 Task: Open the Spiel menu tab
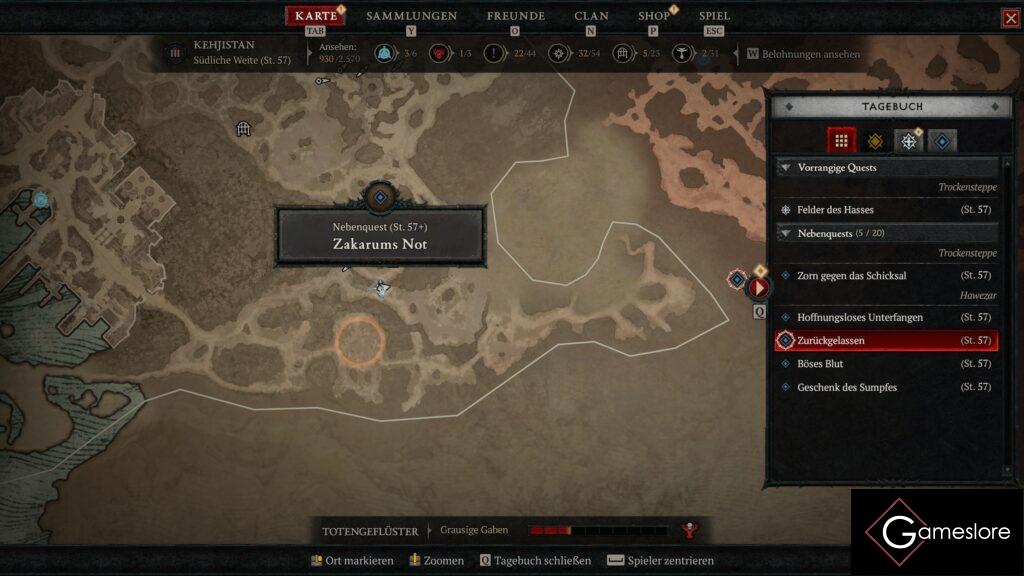(x=714, y=16)
